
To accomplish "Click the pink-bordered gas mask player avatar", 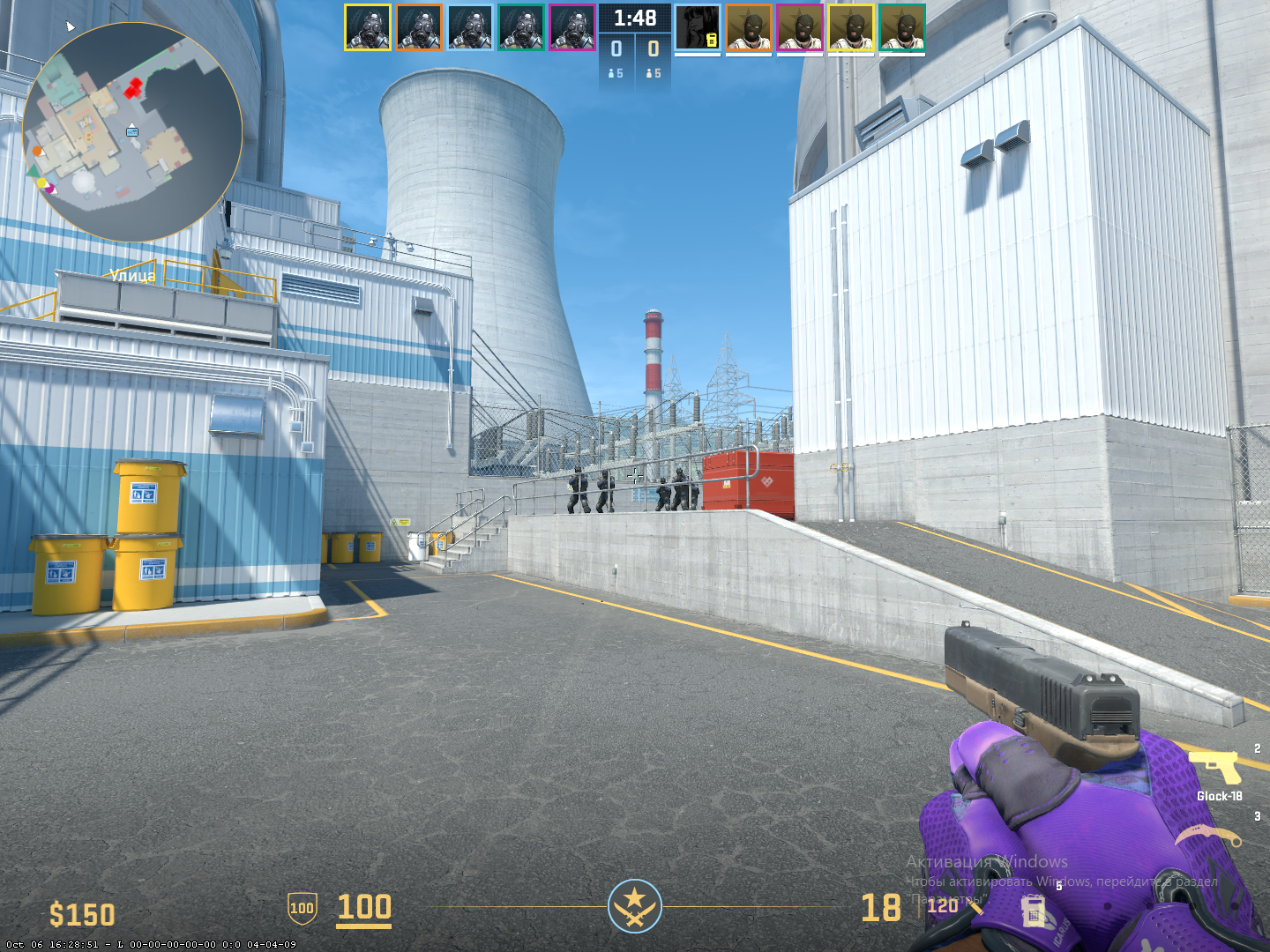I will [571, 27].
